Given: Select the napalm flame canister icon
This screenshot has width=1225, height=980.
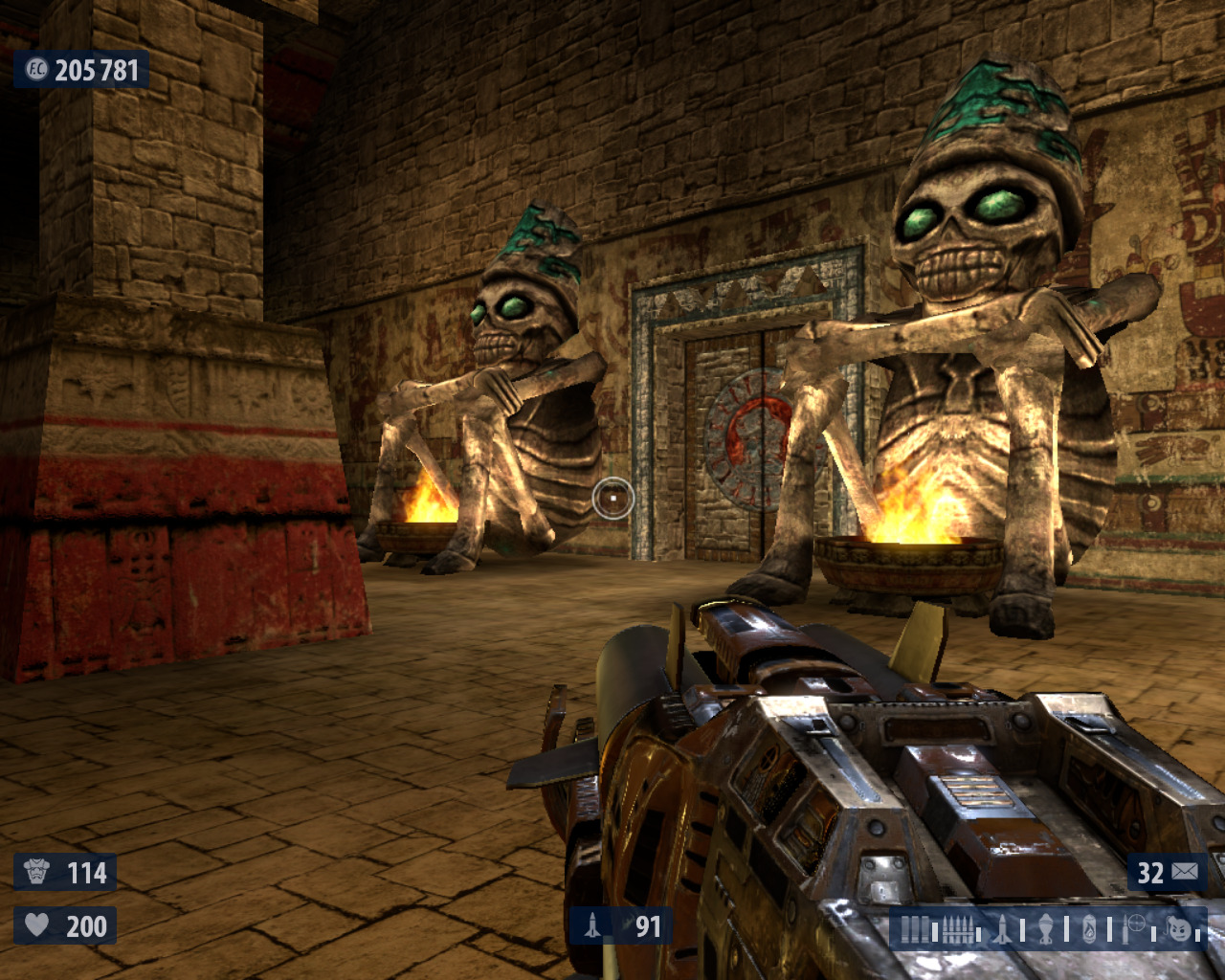Looking at the screenshot, I should click(x=1089, y=929).
